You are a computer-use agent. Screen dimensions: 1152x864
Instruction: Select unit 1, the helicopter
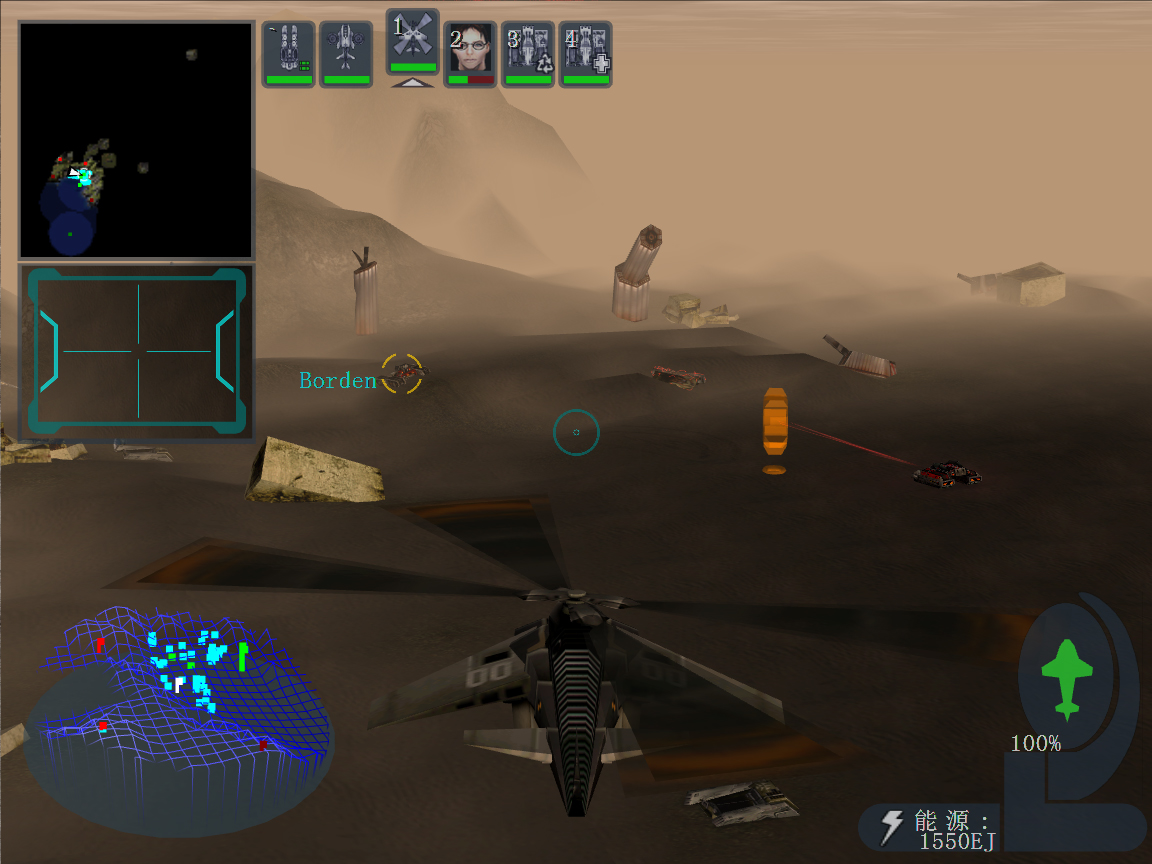[412, 42]
